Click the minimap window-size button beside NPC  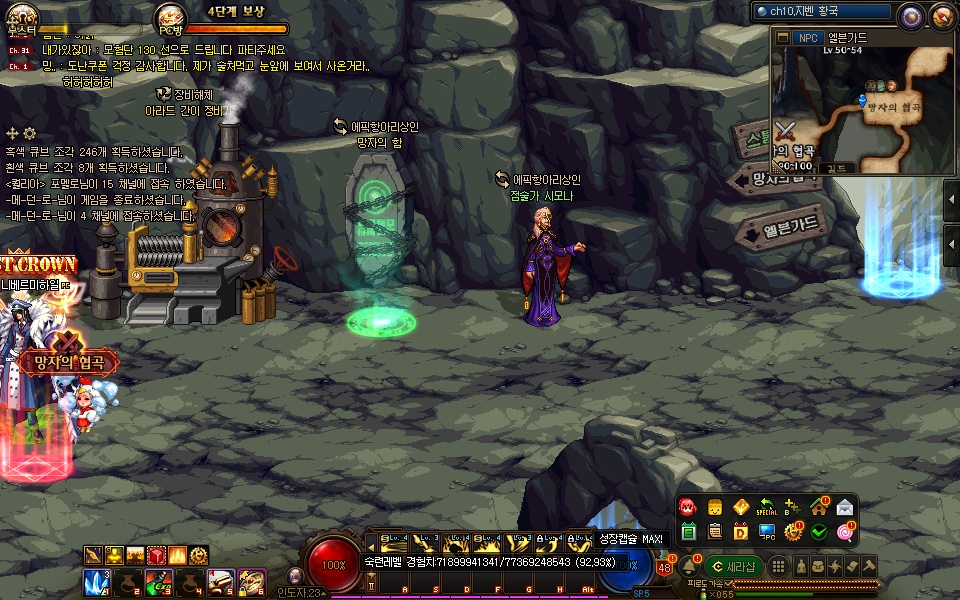tap(783, 38)
